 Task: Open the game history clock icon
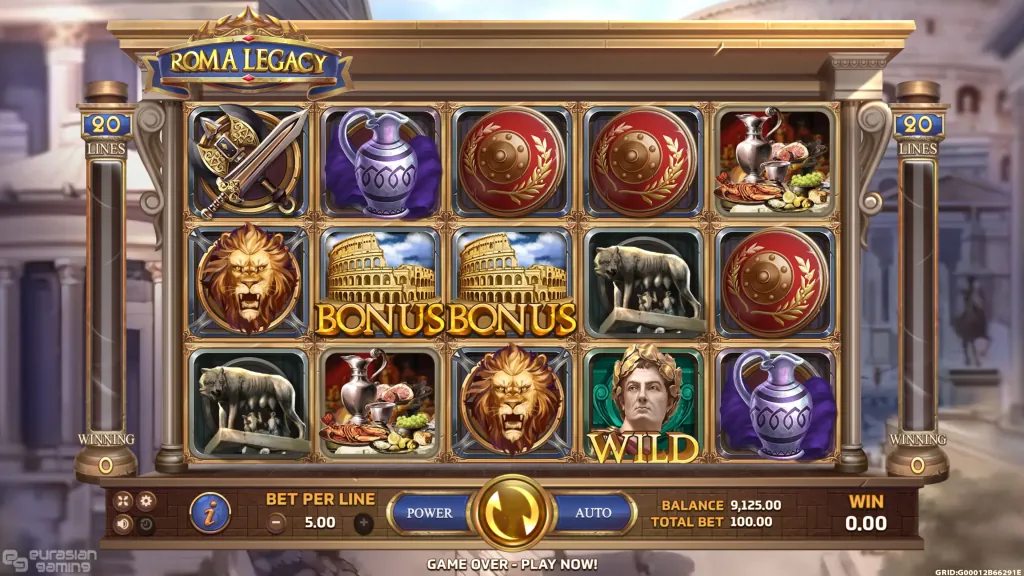tap(146, 524)
